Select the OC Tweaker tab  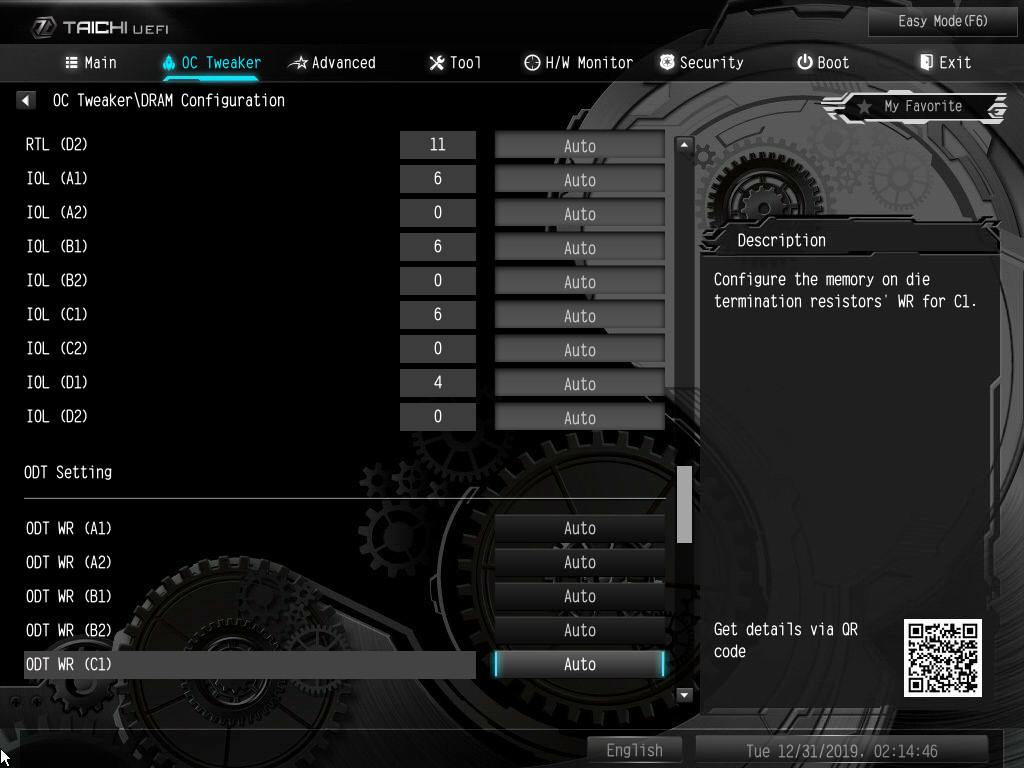click(211, 62)
